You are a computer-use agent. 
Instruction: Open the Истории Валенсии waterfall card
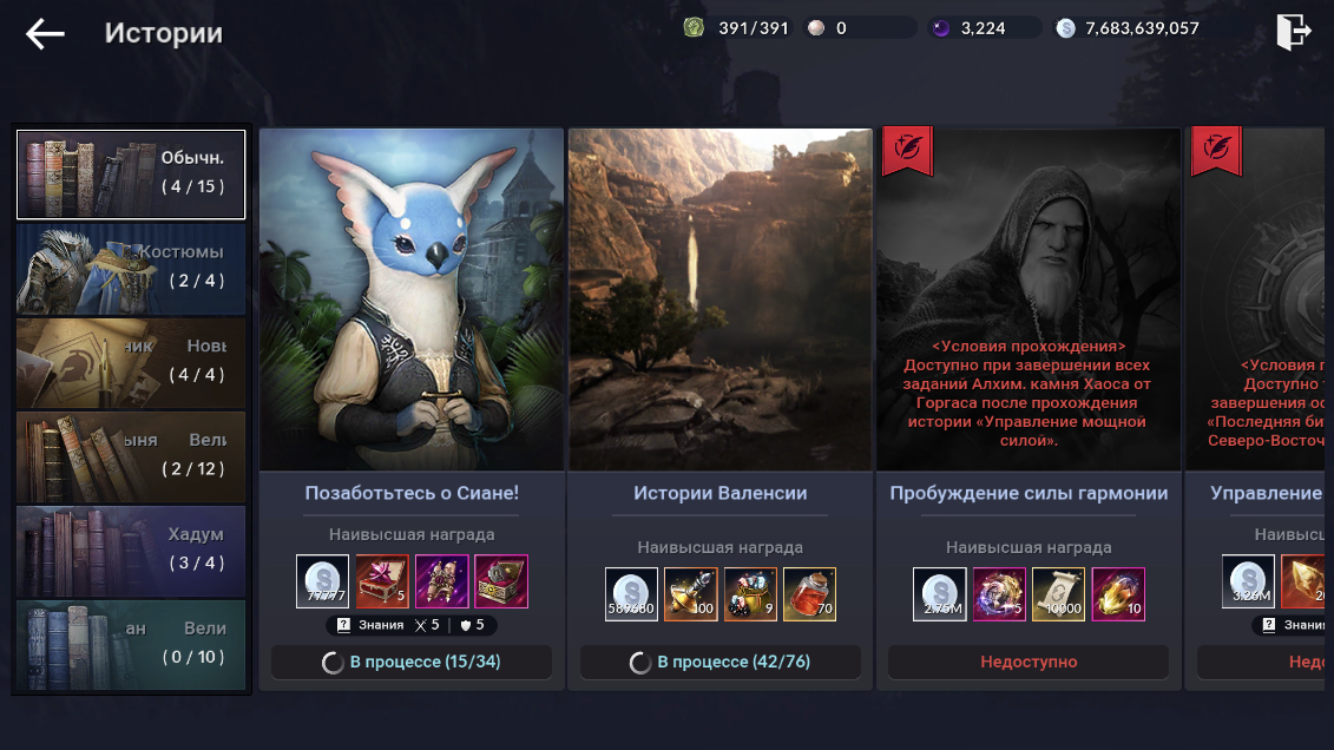pos(720,300)
